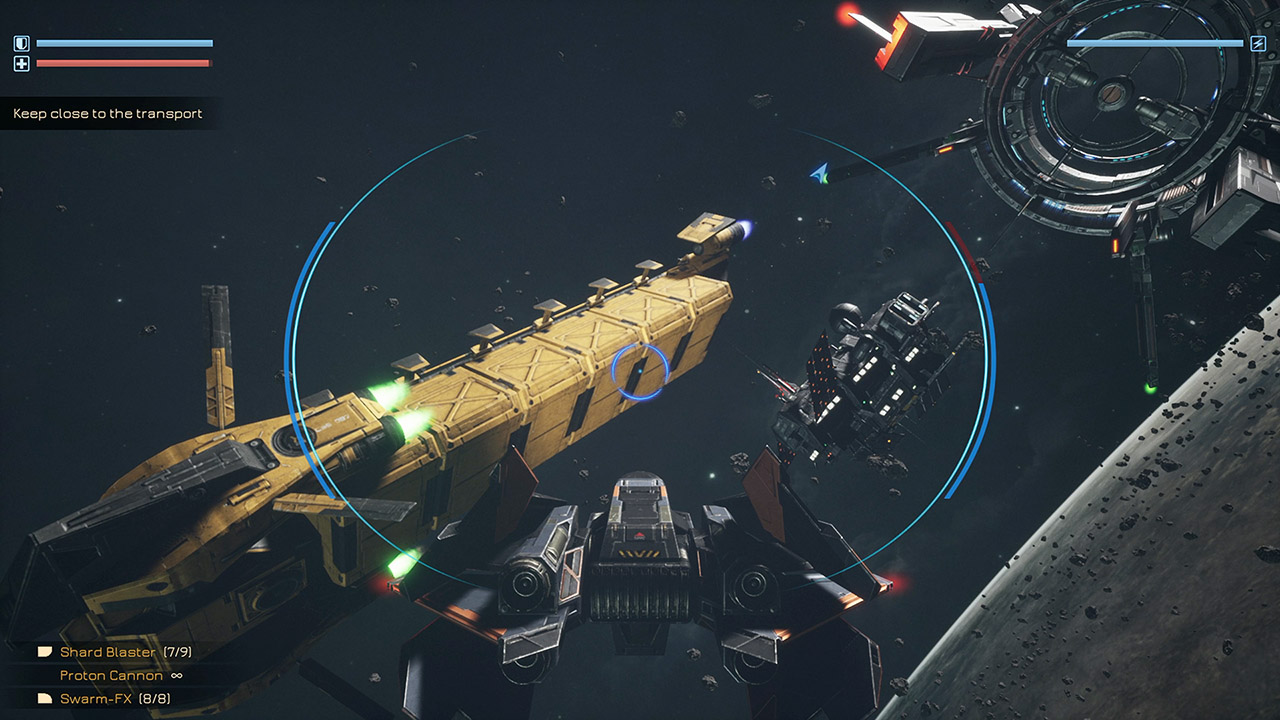The width and height of the screenshot is (1280, 720).
Task: Select the Proton Cannon weapon entry
Action: click(x=111, y=675)
